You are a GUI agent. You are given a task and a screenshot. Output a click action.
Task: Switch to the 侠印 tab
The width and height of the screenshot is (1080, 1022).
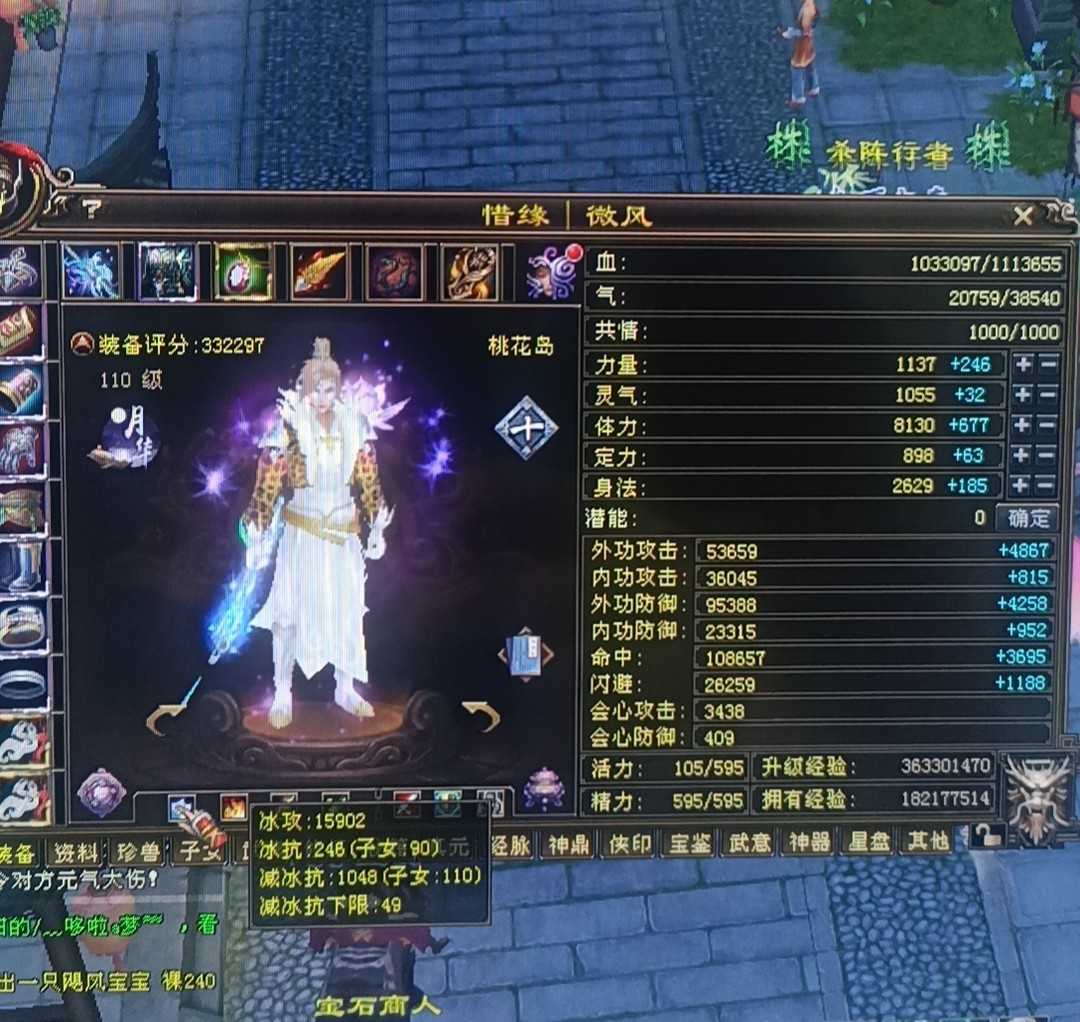pos(628,843)
